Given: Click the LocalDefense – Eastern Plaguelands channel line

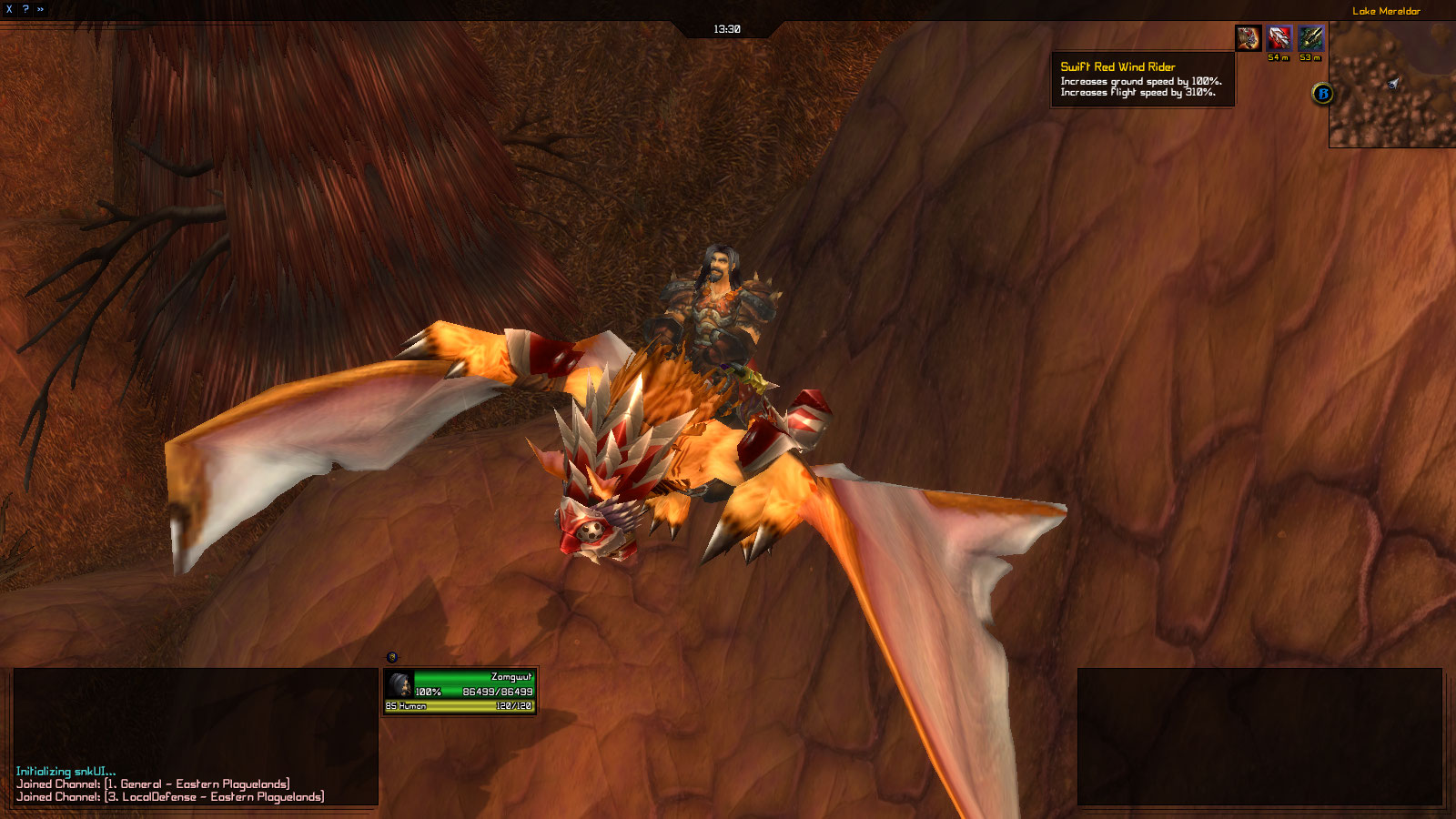Looking at the screenshot, I should [170, 796].
